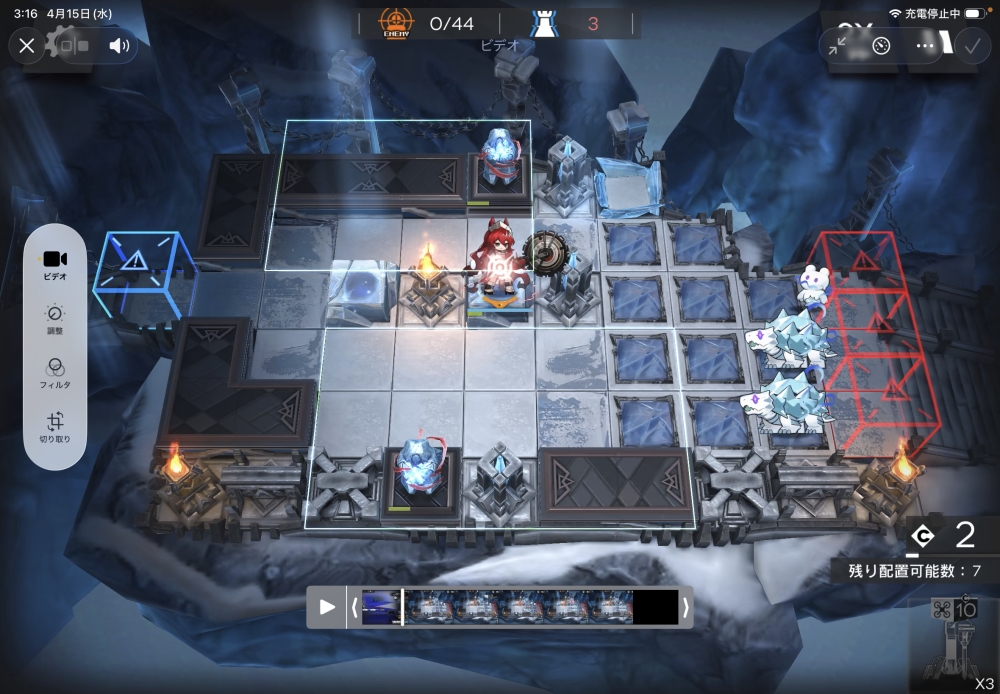
Task: Play the video in the editor timeline
Action: click(327, 607)
